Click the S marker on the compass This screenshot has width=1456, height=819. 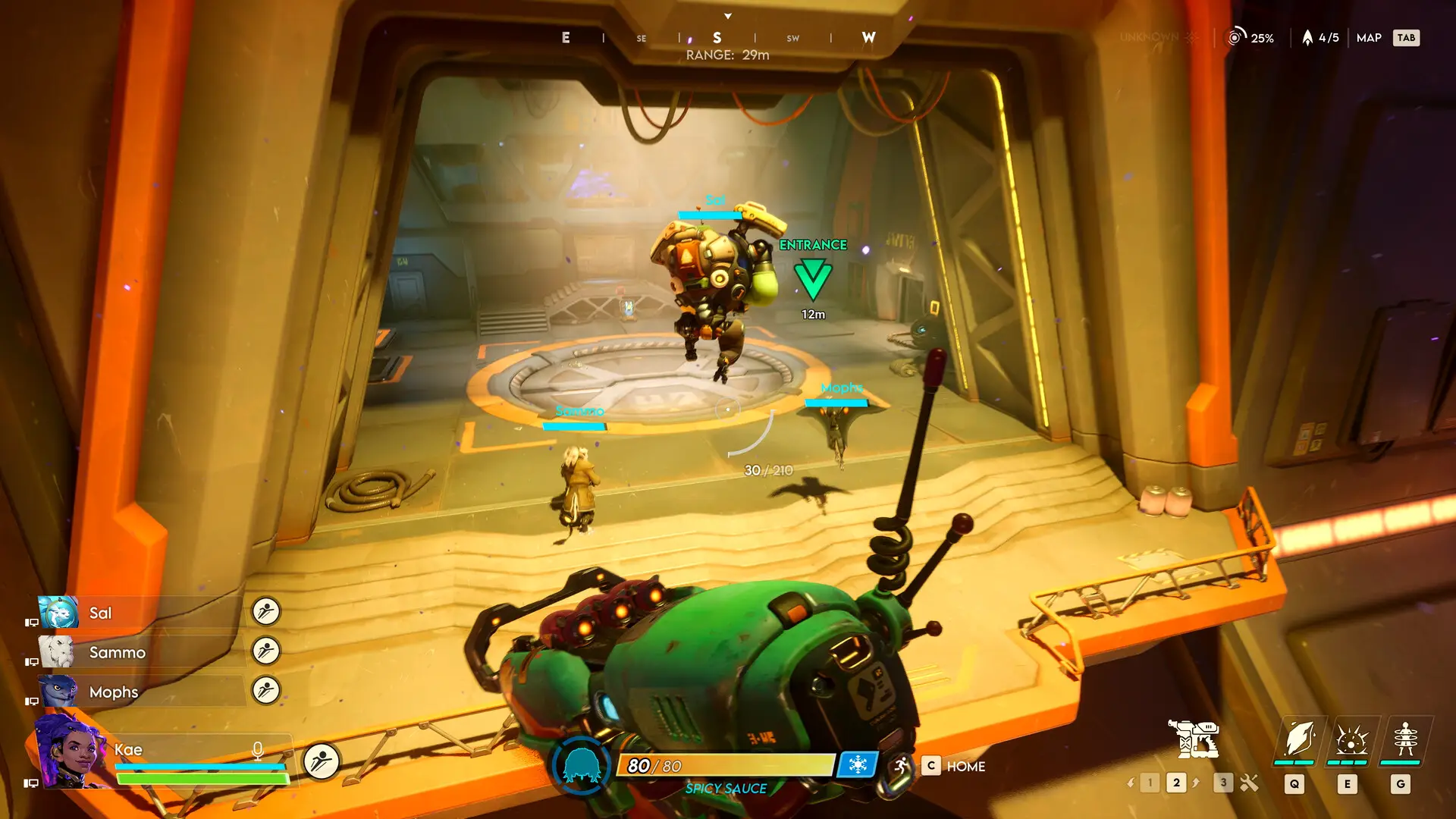(716, 36)
